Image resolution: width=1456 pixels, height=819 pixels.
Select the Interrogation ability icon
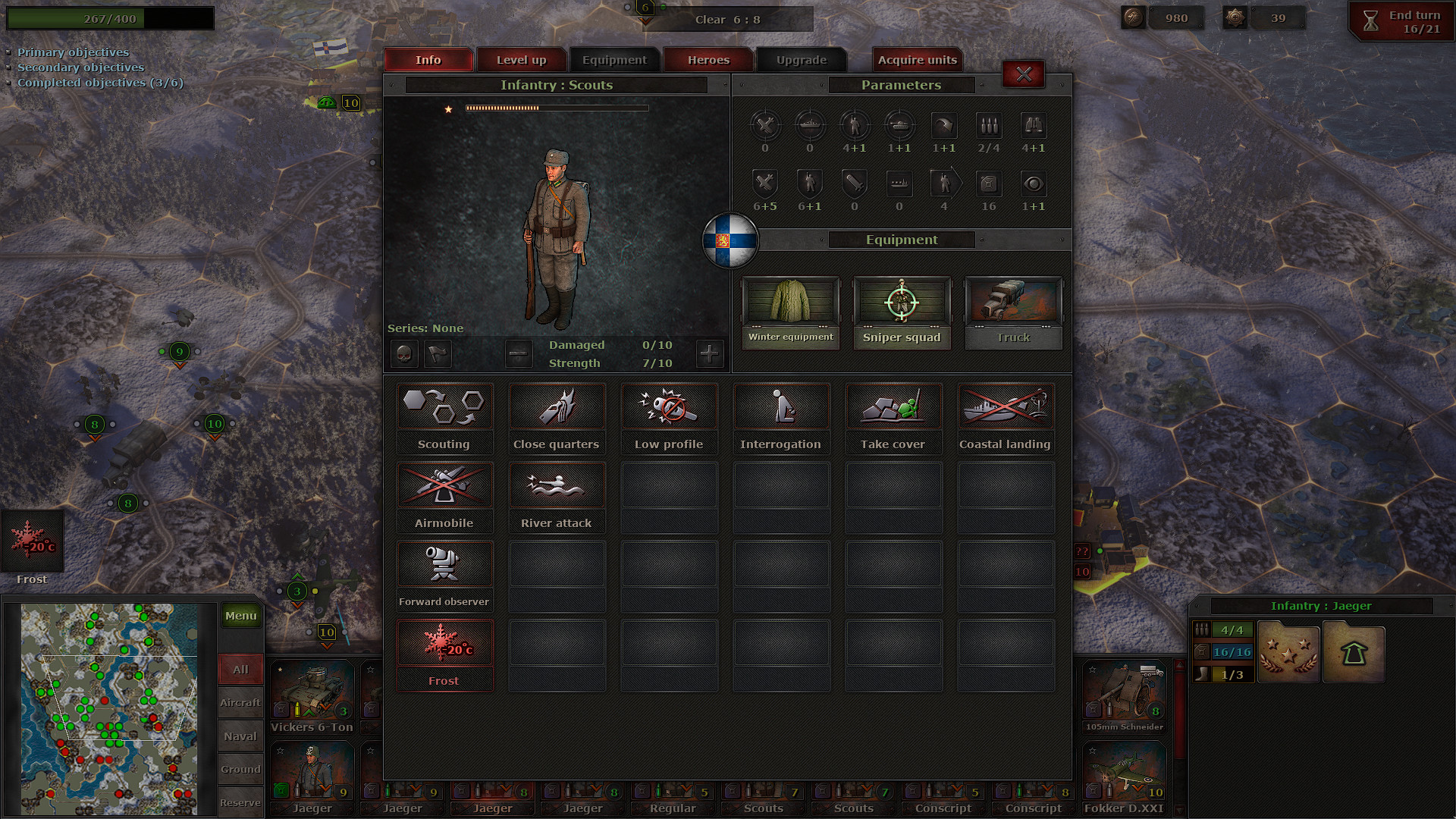click(x=781, y=406)
